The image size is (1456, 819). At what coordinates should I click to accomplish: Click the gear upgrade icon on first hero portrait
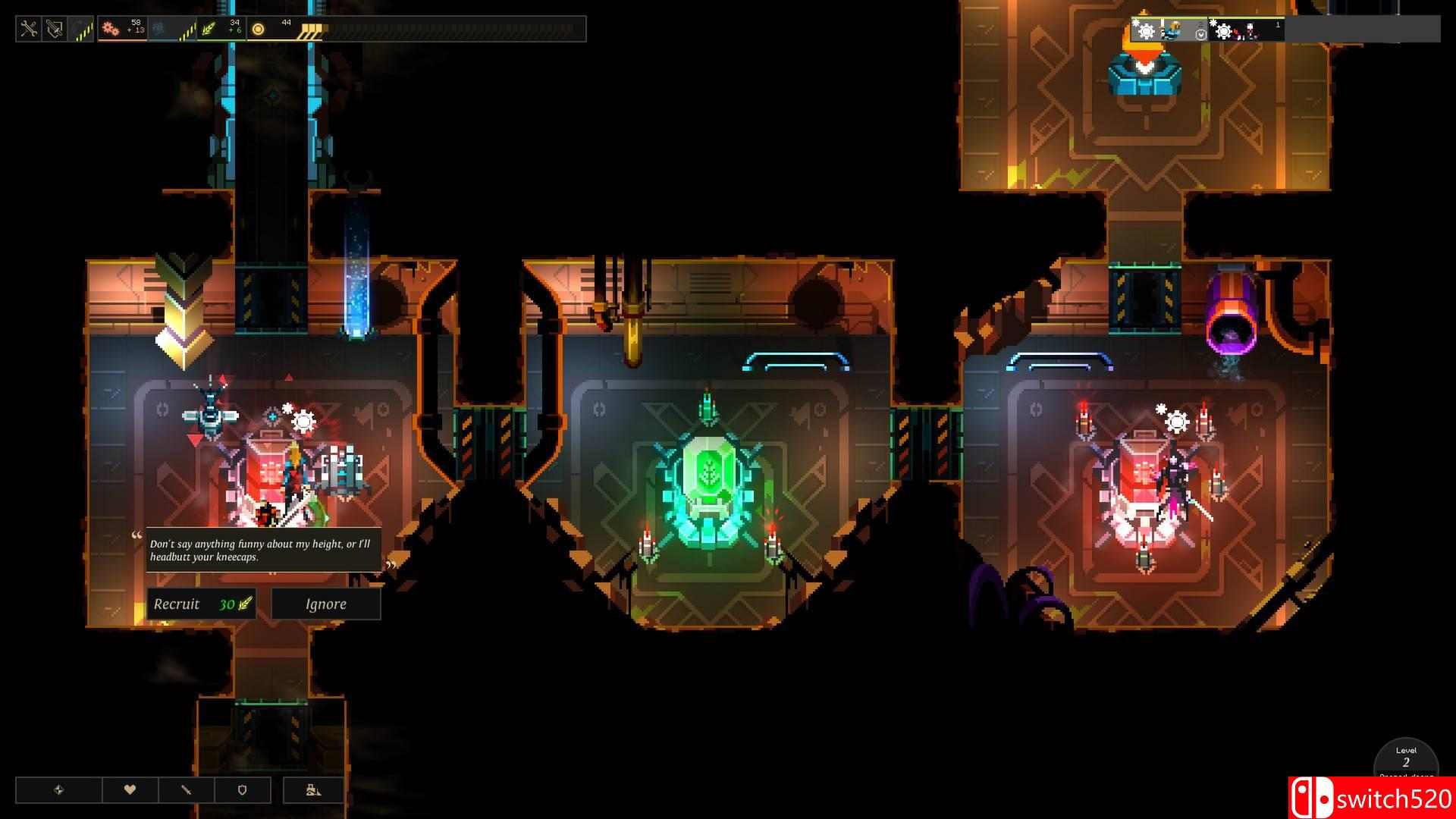pos(1146,31)
